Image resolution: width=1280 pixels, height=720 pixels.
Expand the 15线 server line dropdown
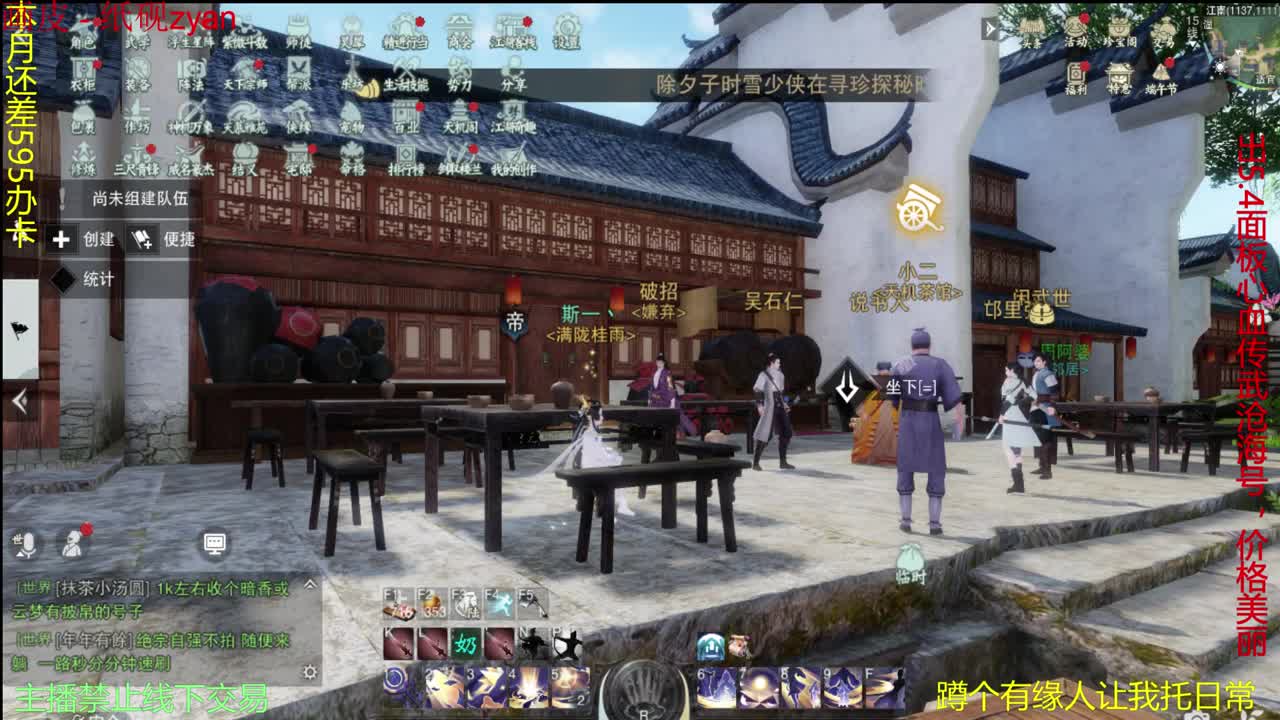coord(1192,32)
